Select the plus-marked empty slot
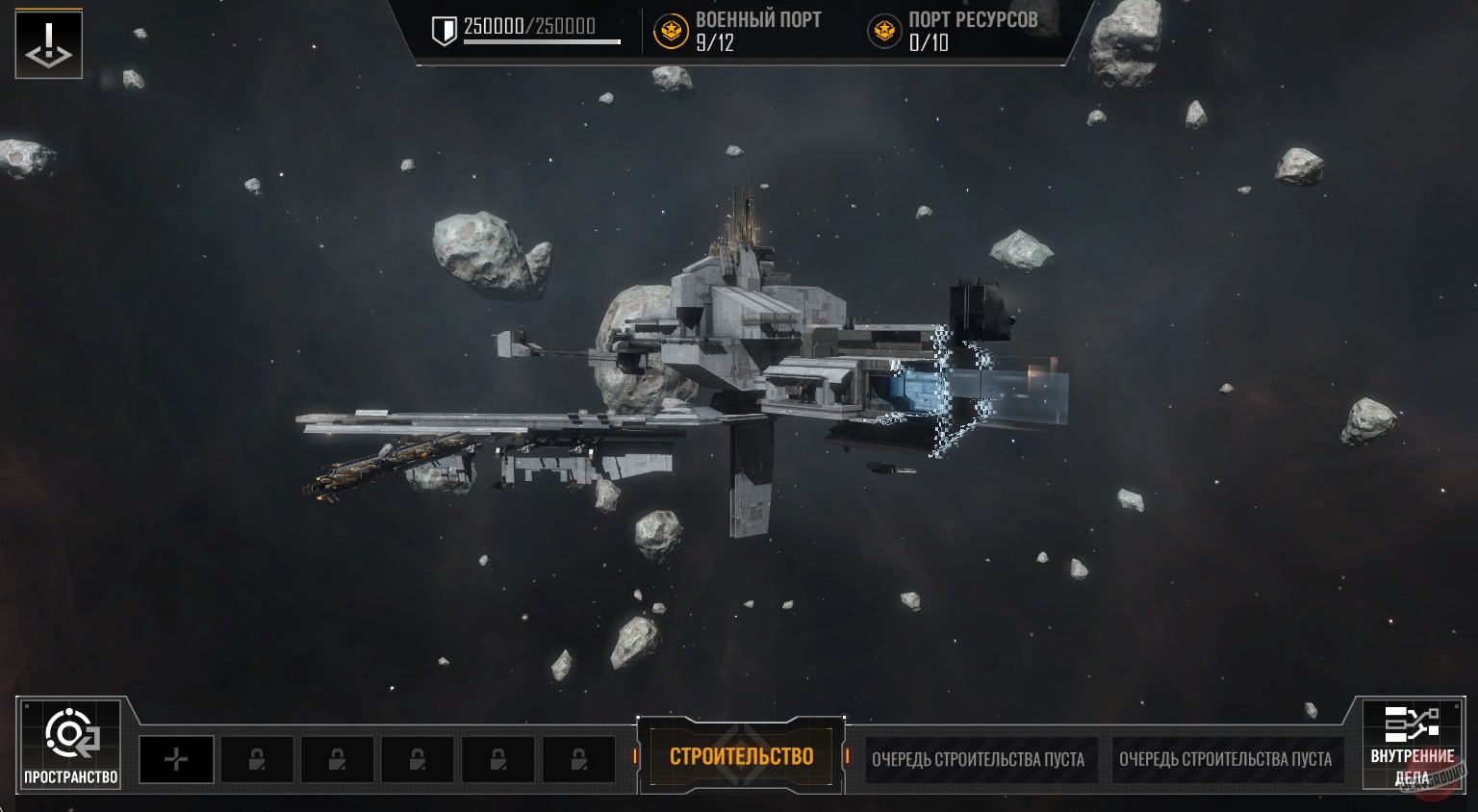 (x=176, y=760)
